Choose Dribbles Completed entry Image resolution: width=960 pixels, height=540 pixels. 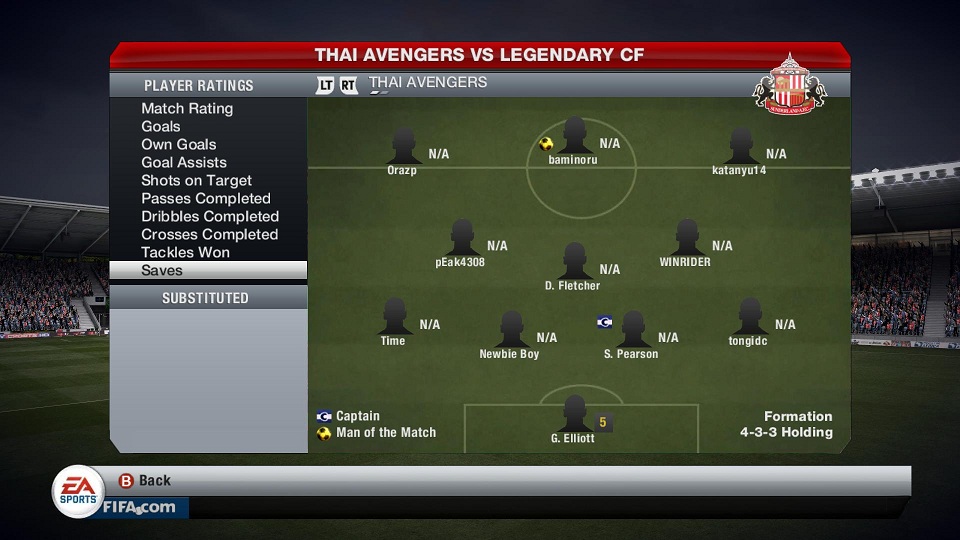coord(210,216)
